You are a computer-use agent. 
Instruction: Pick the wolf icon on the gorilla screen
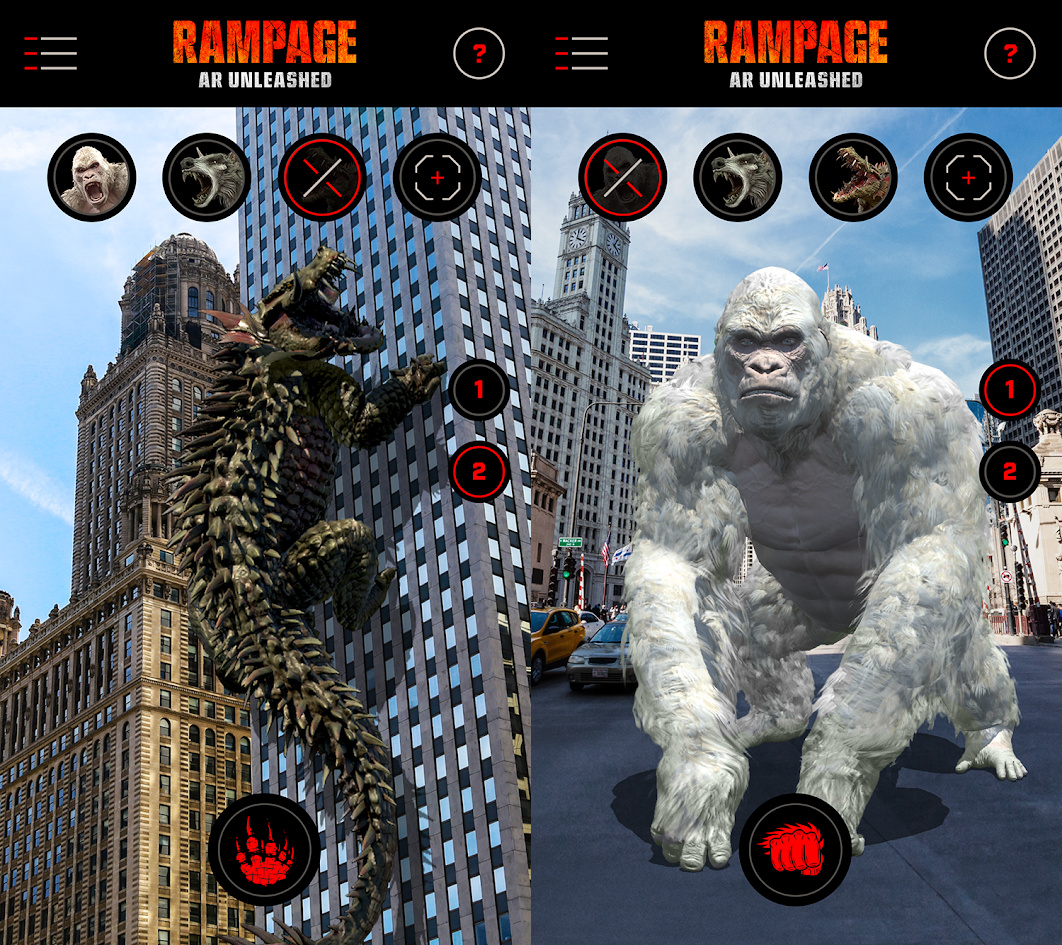click(x=738, y=178)
